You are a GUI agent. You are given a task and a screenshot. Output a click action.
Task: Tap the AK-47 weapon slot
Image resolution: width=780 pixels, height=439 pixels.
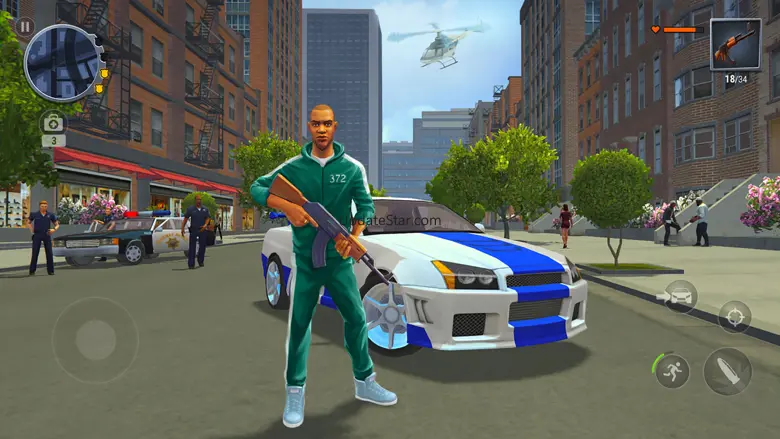coord(734,46)
